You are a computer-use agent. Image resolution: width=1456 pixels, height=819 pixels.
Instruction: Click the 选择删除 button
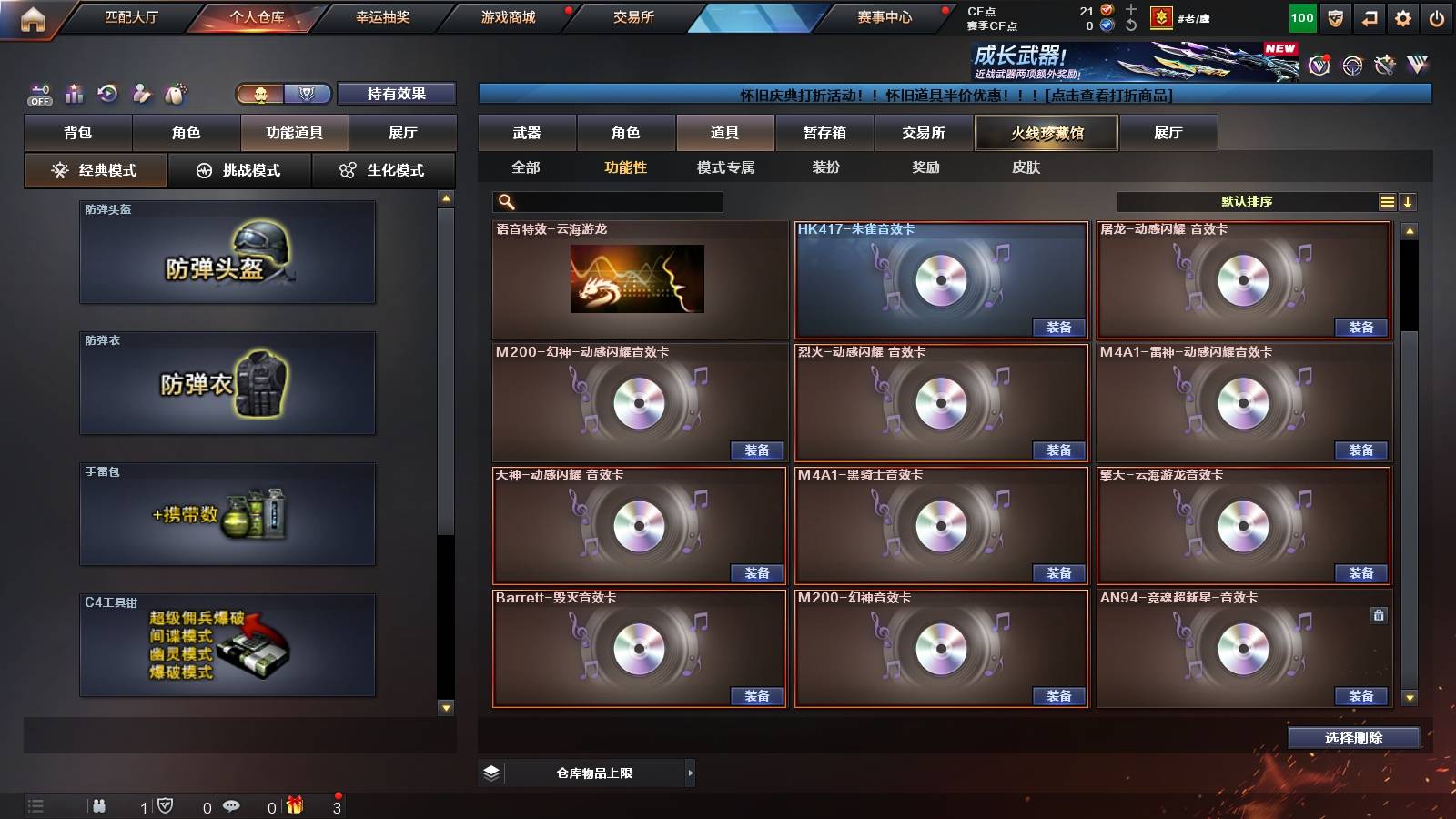tap(1353, 738)
